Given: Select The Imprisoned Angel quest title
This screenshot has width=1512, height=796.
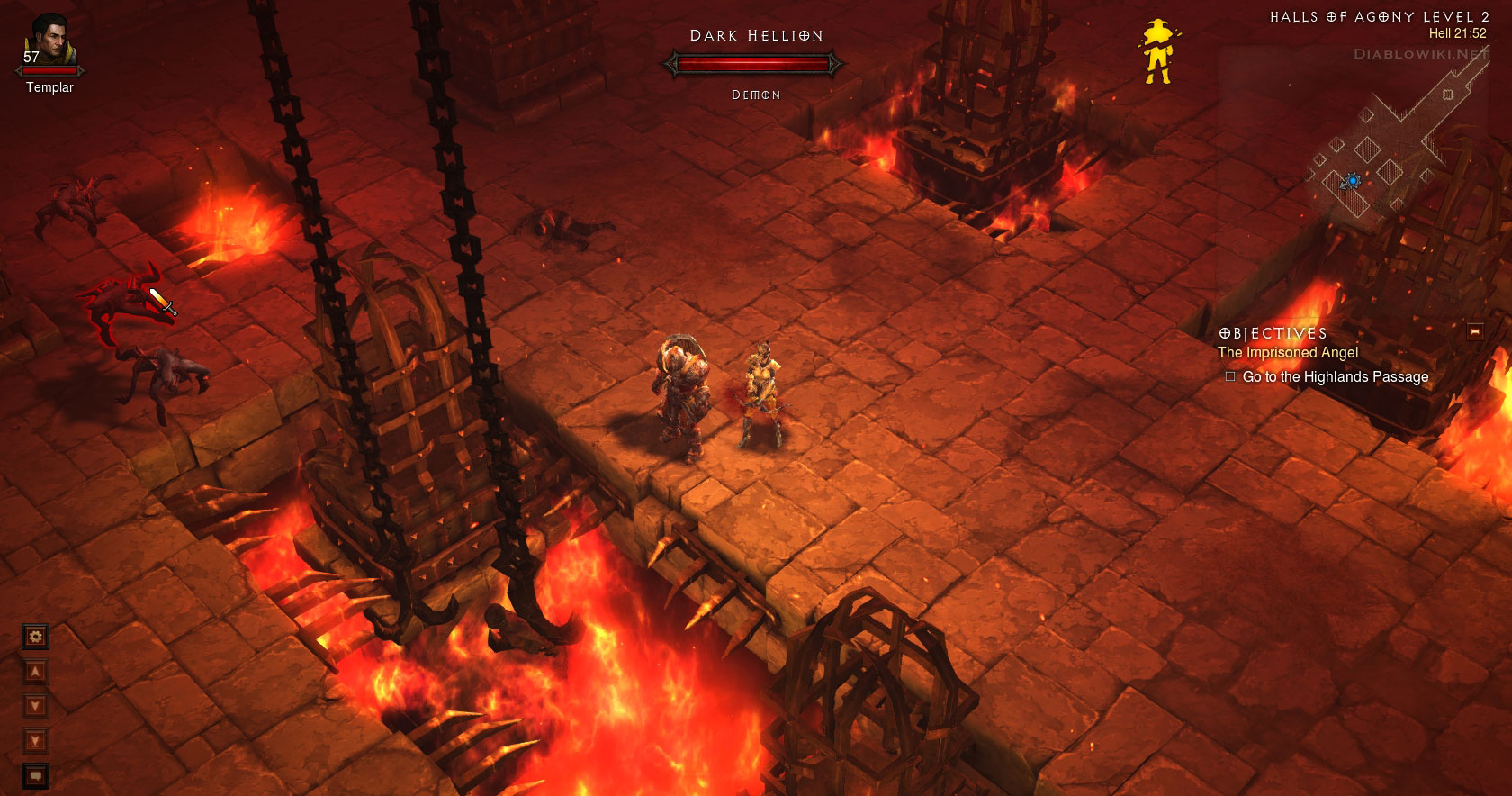Looking at the screenshot, I should coord(1287,353).
